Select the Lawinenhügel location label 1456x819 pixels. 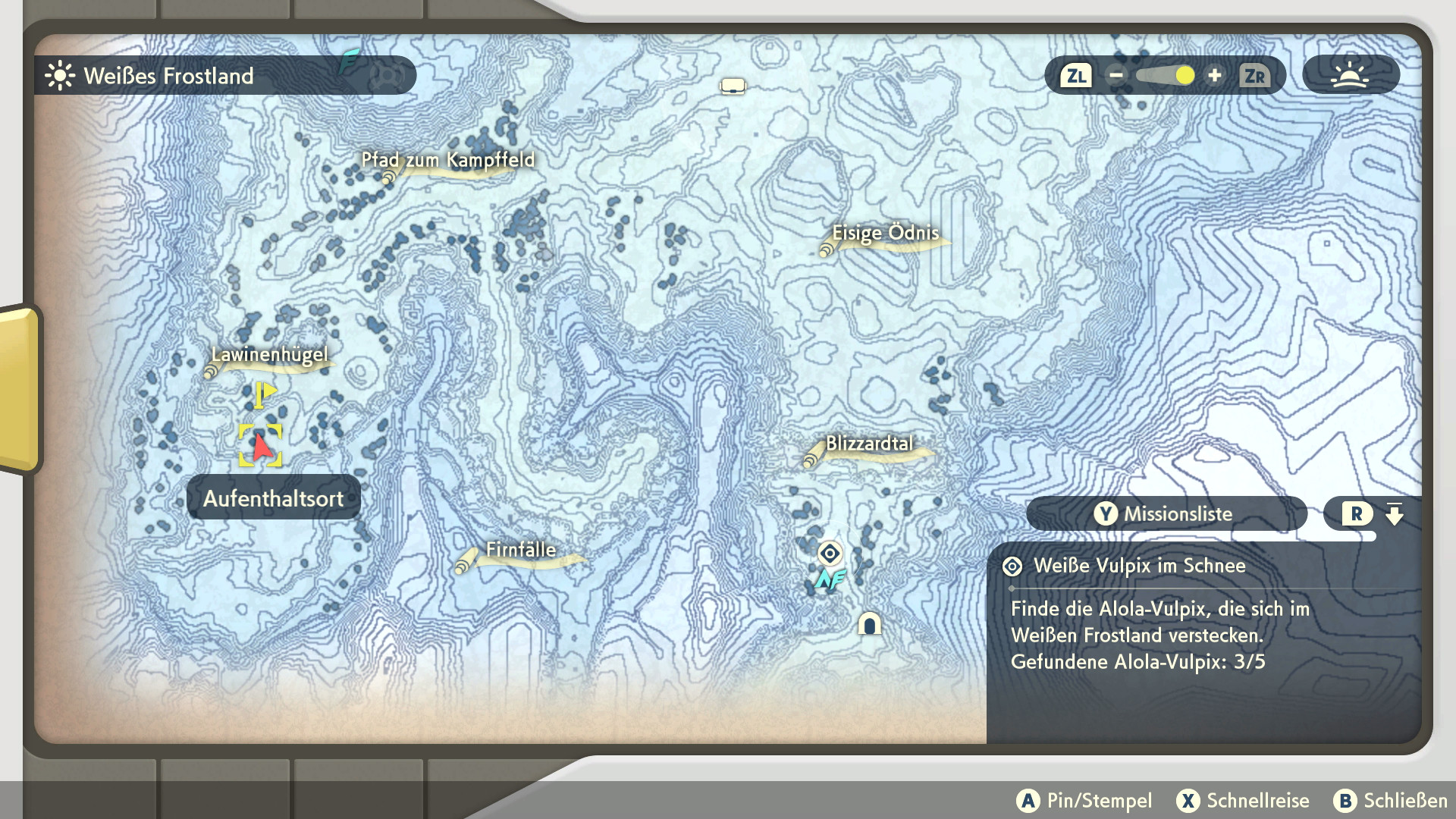269,355
